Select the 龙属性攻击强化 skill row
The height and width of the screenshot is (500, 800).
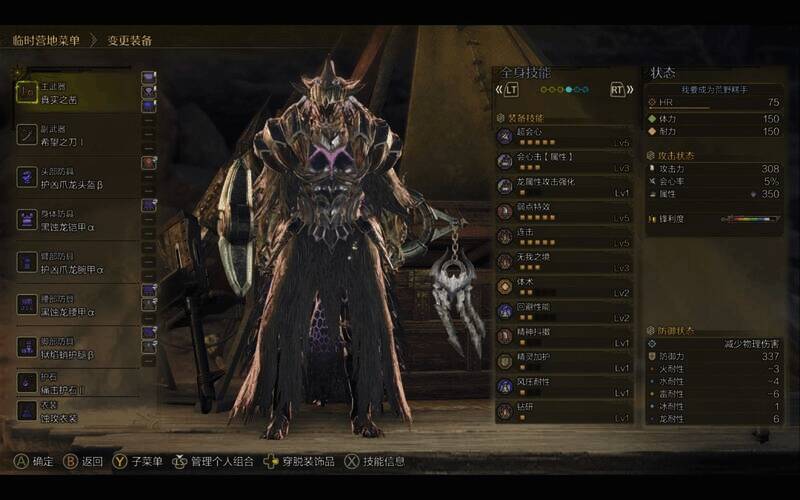pyautogui.click(x=565, y=186)
